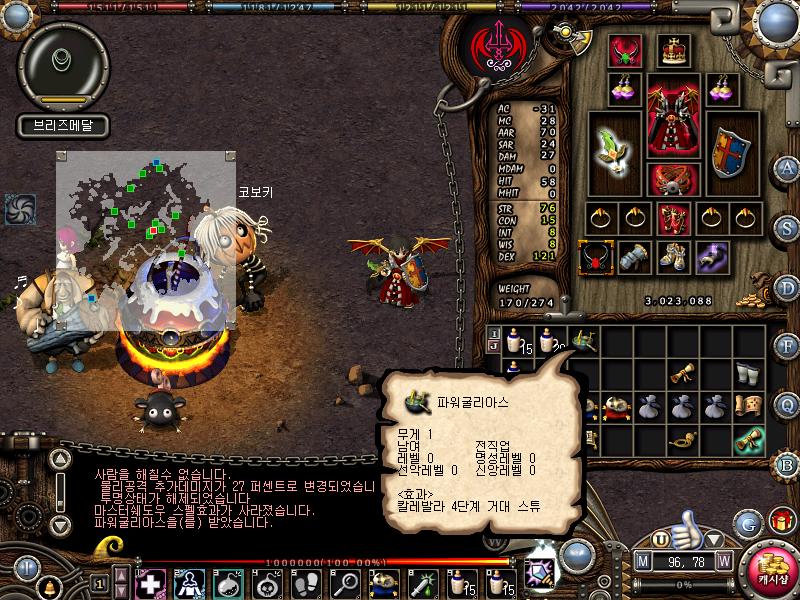Click the red gift box icon

click(x=781, y=521)
